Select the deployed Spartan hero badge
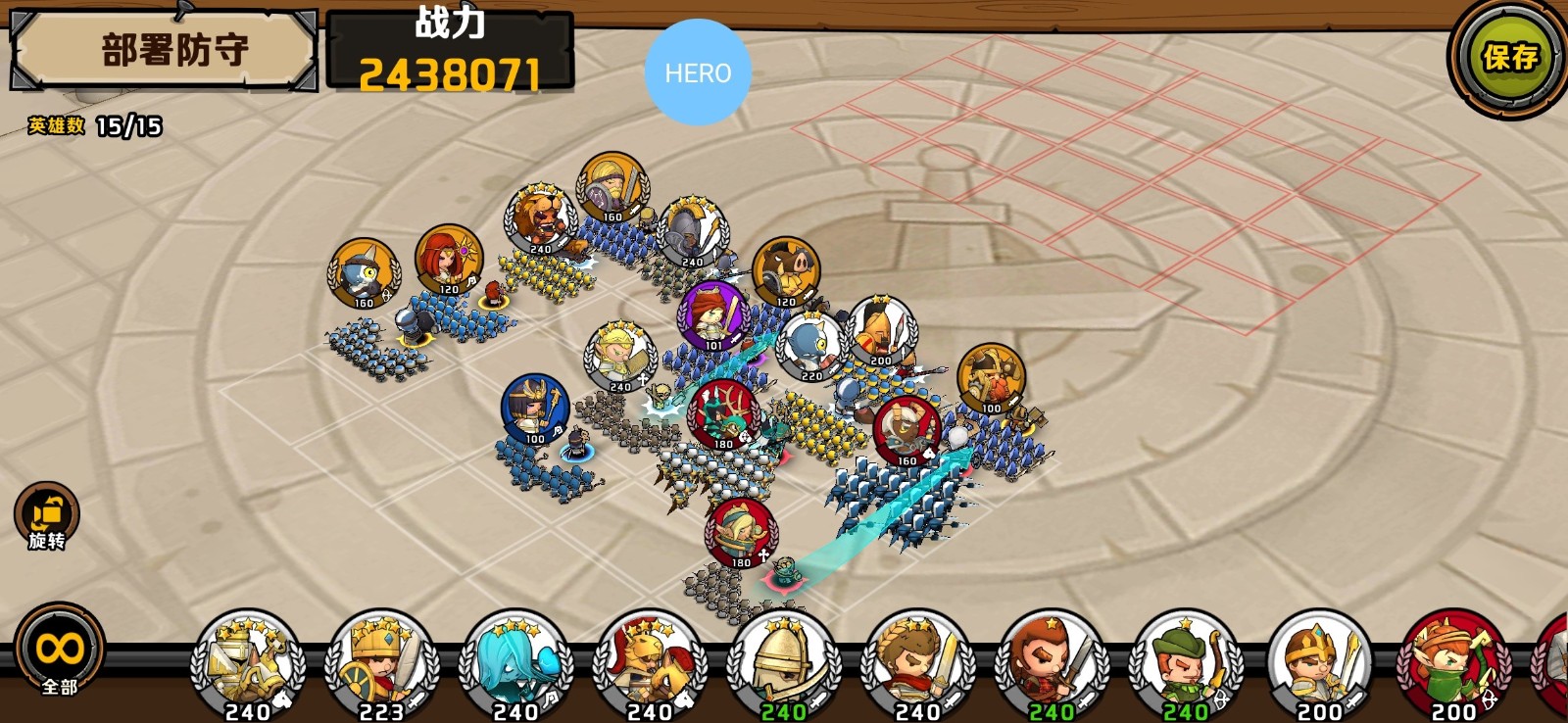Viewport: 1568px width, 723px height. 881,331
